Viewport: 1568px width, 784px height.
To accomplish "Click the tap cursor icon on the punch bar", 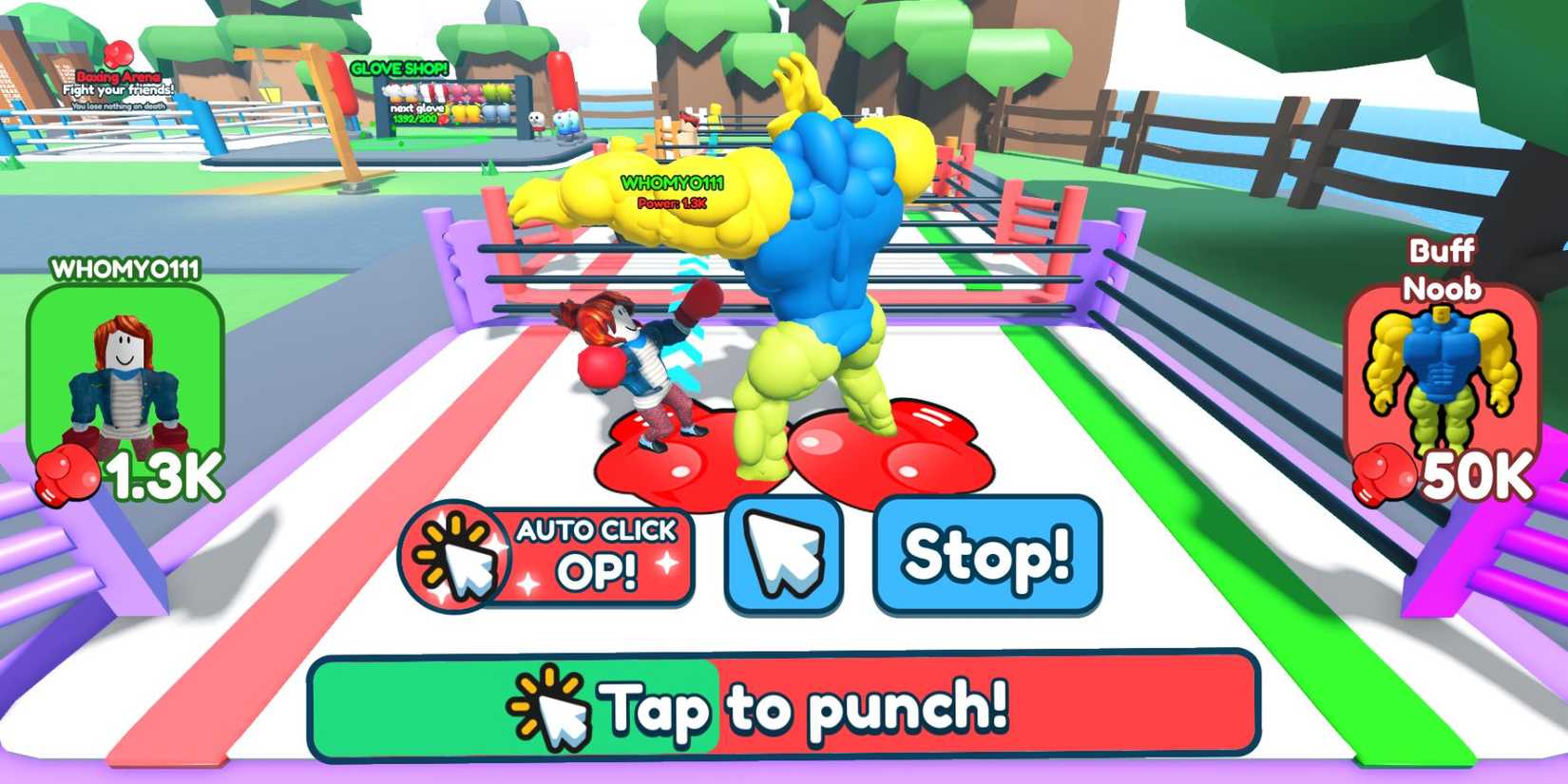I will tap(549, 709).
